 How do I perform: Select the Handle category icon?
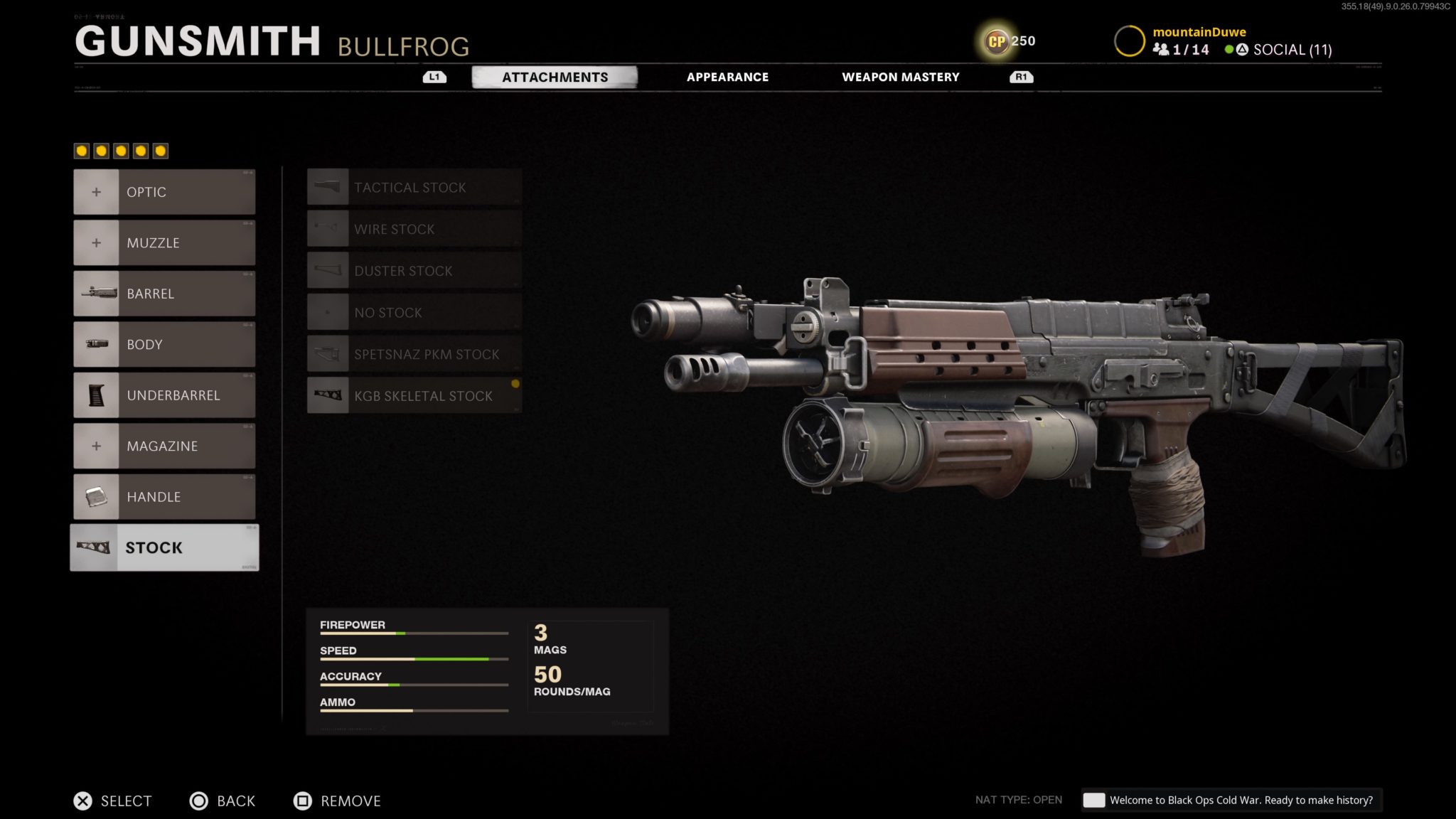[97, 496]
